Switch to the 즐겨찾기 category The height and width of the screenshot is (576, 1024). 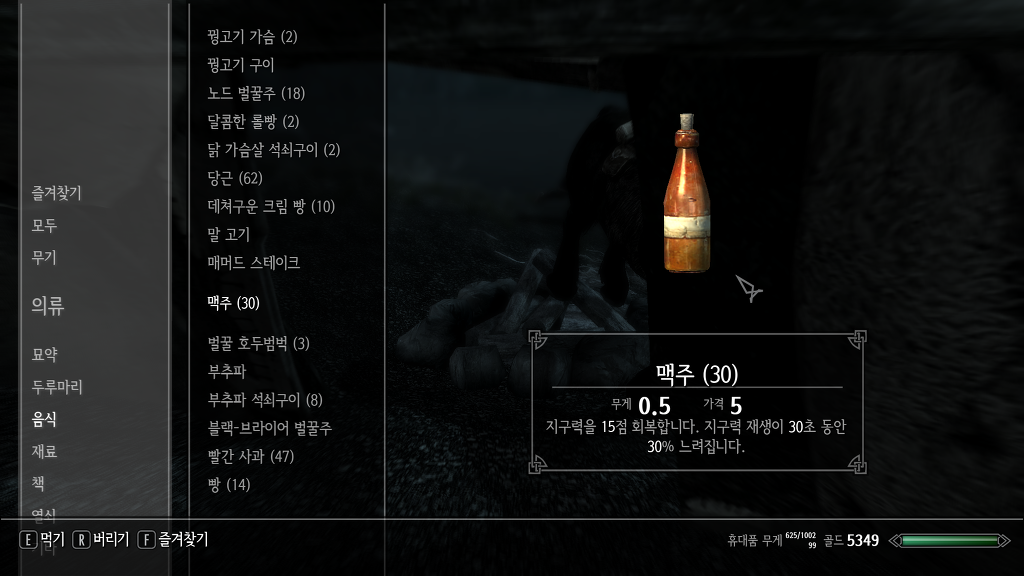(x=56, y=194)
